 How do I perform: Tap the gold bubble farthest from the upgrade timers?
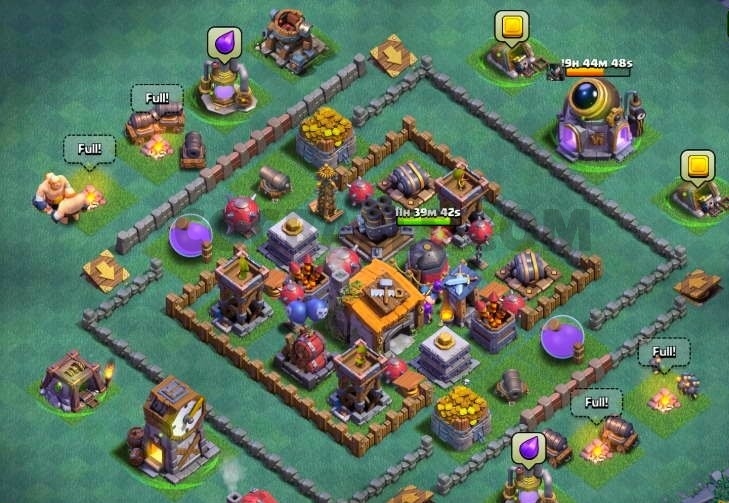(697, 166)
